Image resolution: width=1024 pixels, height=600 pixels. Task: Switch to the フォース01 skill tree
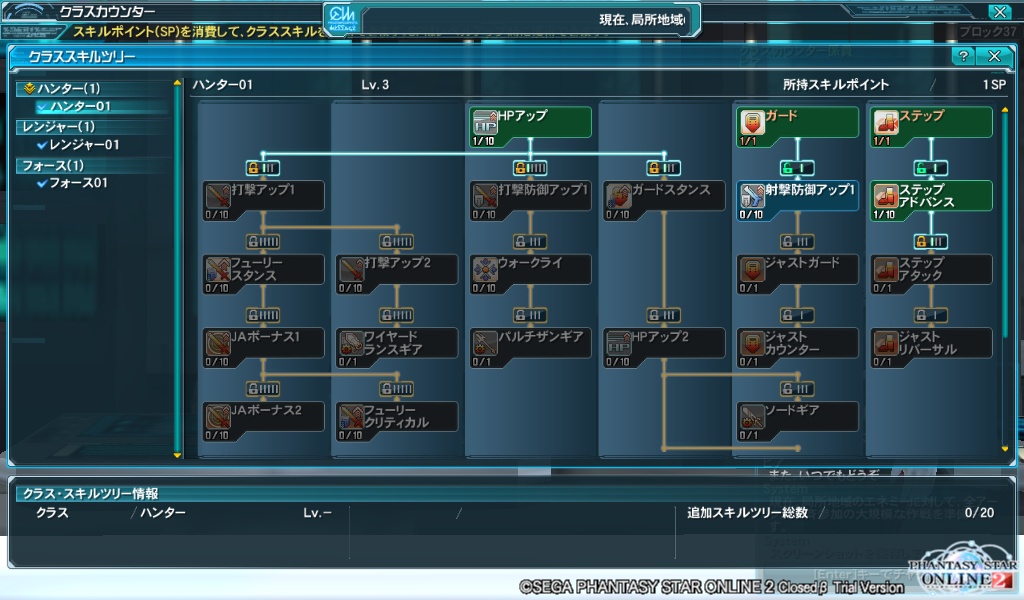pos(78,183)
